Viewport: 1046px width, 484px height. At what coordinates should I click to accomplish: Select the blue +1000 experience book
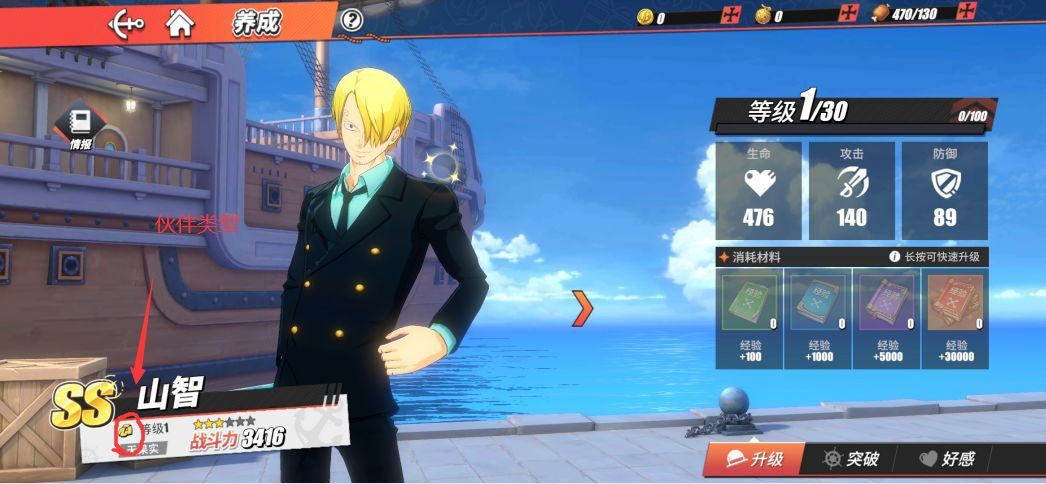tap(817, 304)
